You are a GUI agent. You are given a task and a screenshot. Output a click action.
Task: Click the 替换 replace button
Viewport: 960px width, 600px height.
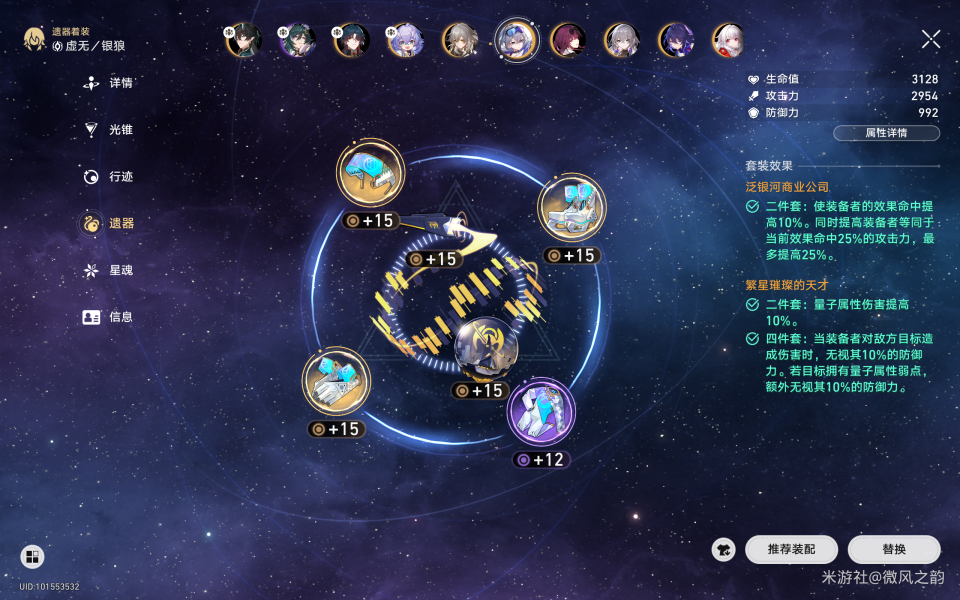(x=894, y=549)
